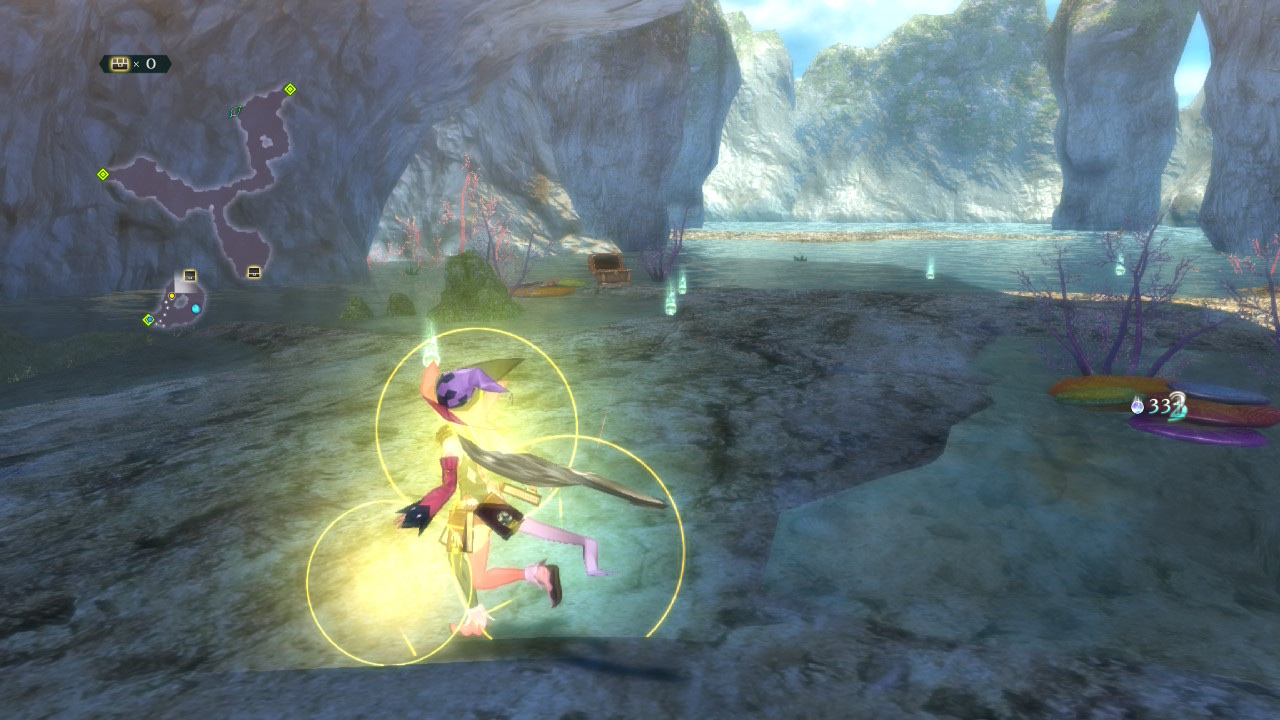
Task: Select the treasure chest counter icon
Action: click(x=120, y=64)
